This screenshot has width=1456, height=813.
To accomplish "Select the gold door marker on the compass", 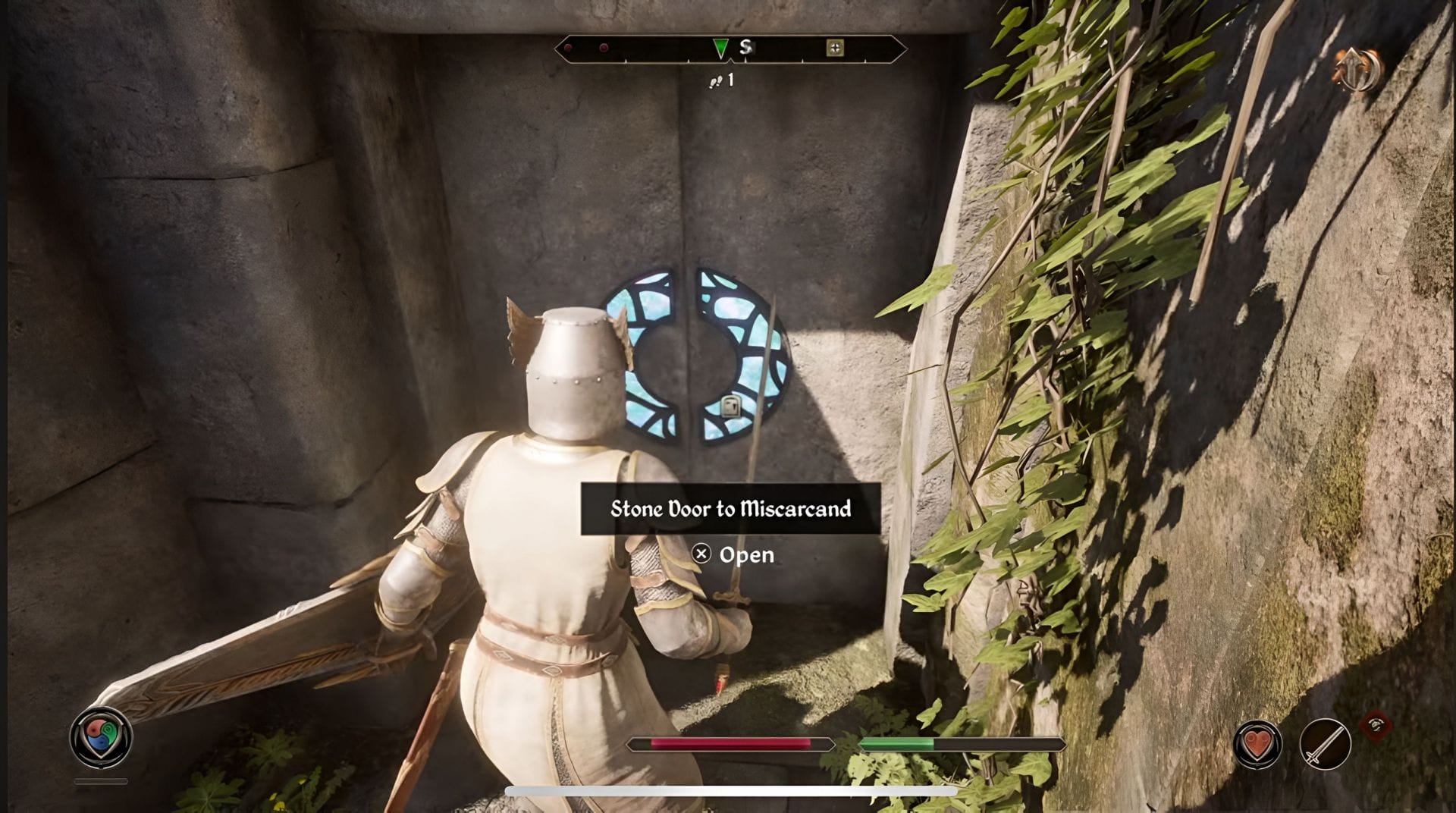I will coord(835,48).
